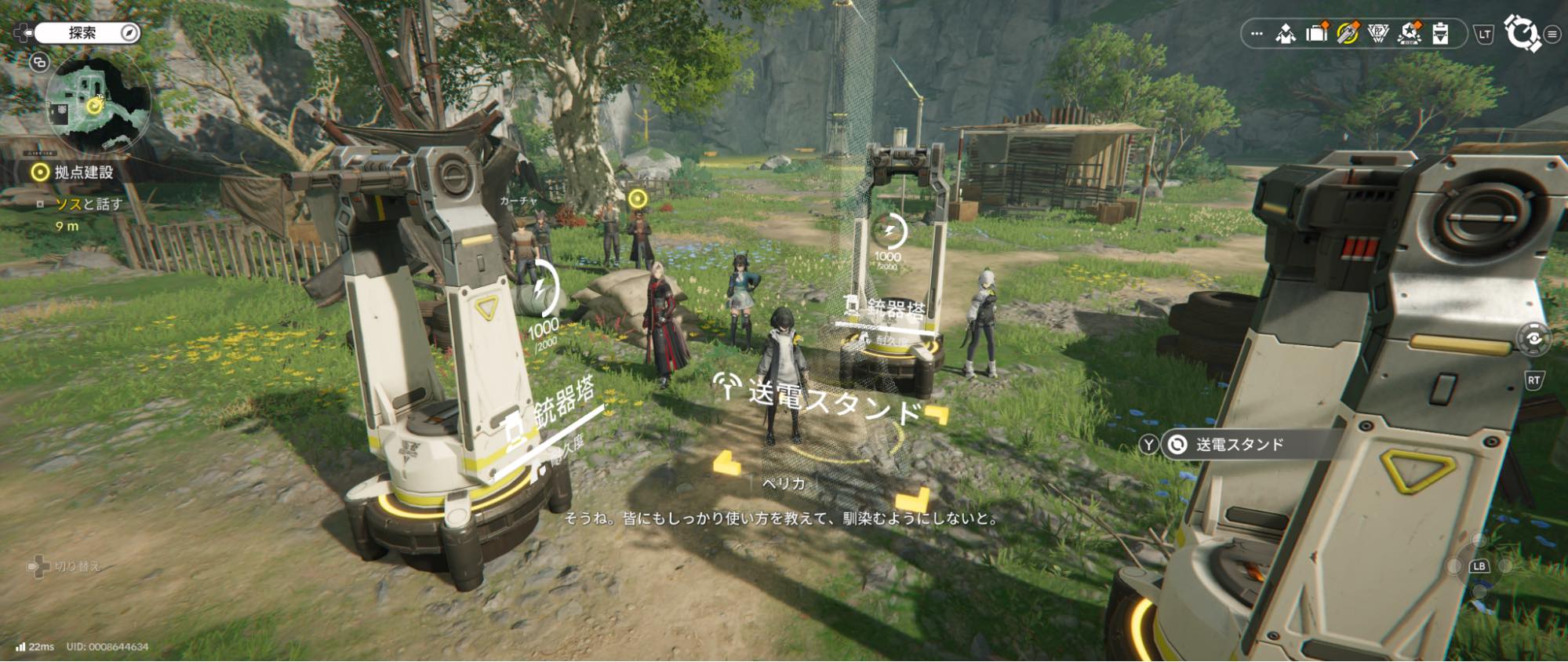Click the PP emblem icon in the top bar

pos(1378,34)
